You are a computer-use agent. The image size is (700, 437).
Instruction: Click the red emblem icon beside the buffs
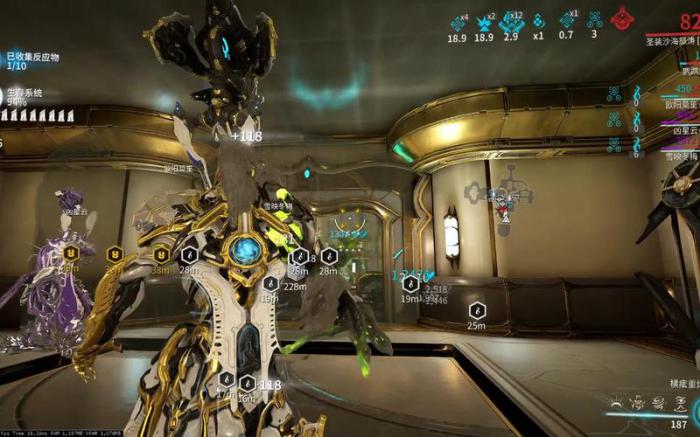(x=623, y=18)
